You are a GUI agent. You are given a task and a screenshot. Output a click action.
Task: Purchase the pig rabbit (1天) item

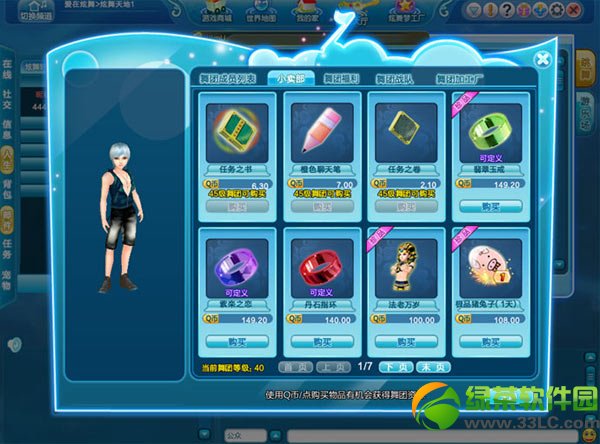(x=489, y=341)
